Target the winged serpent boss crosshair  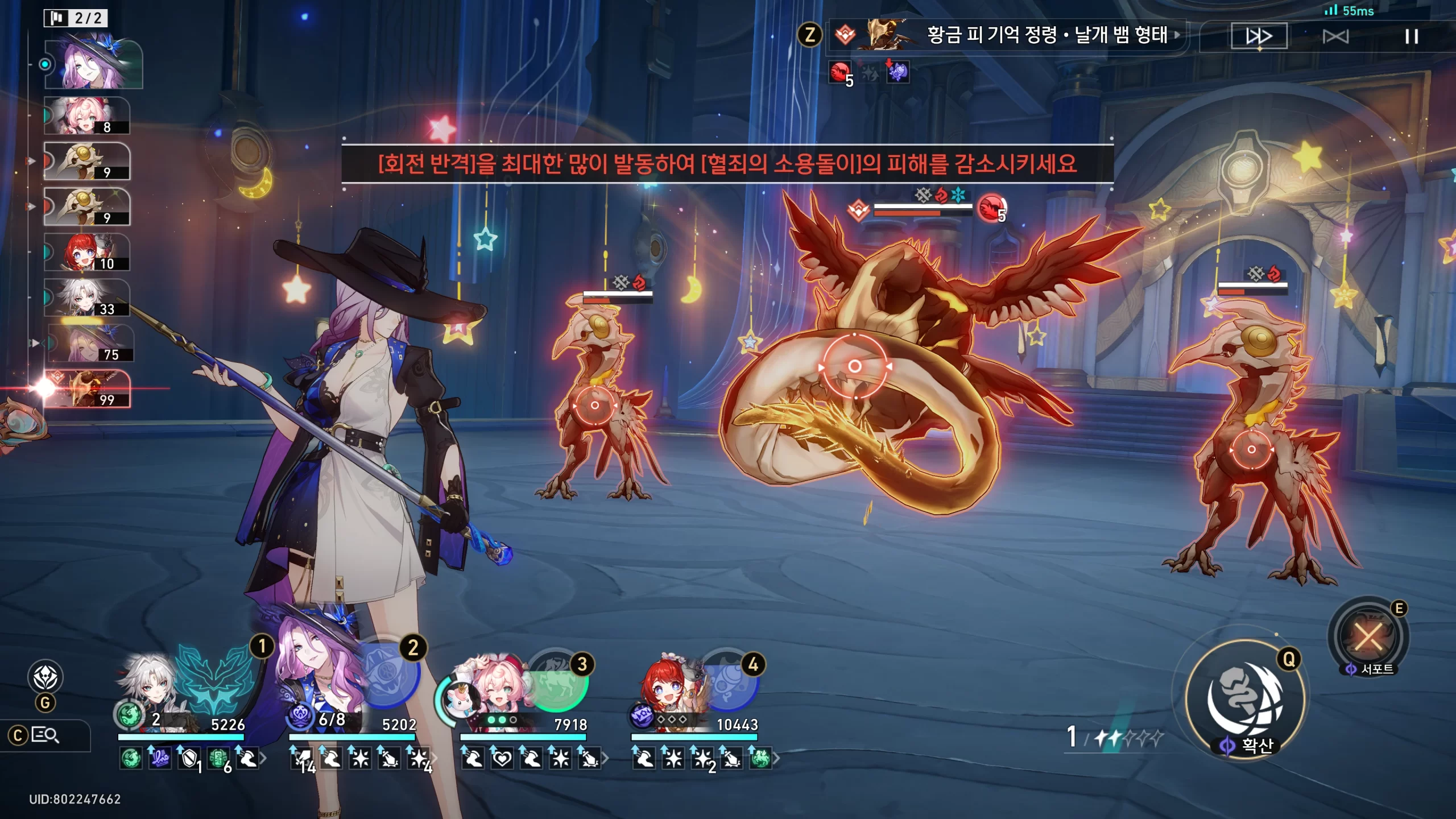point(854,366)
